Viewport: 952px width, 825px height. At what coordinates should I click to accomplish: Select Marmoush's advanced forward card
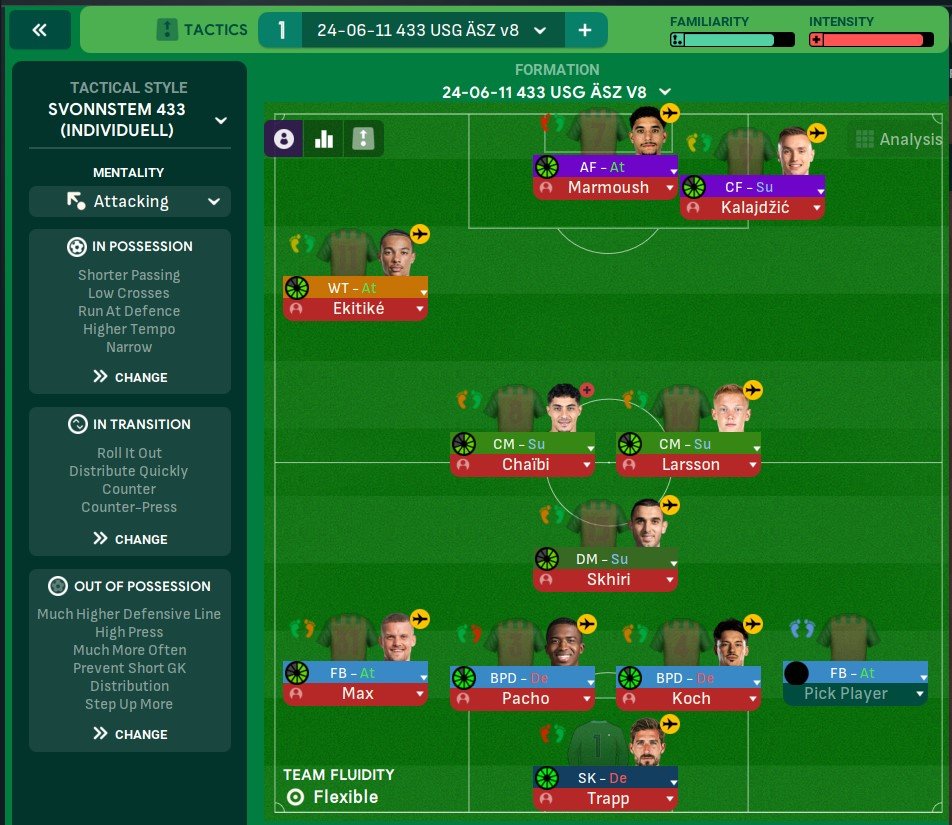click(606, 187)
